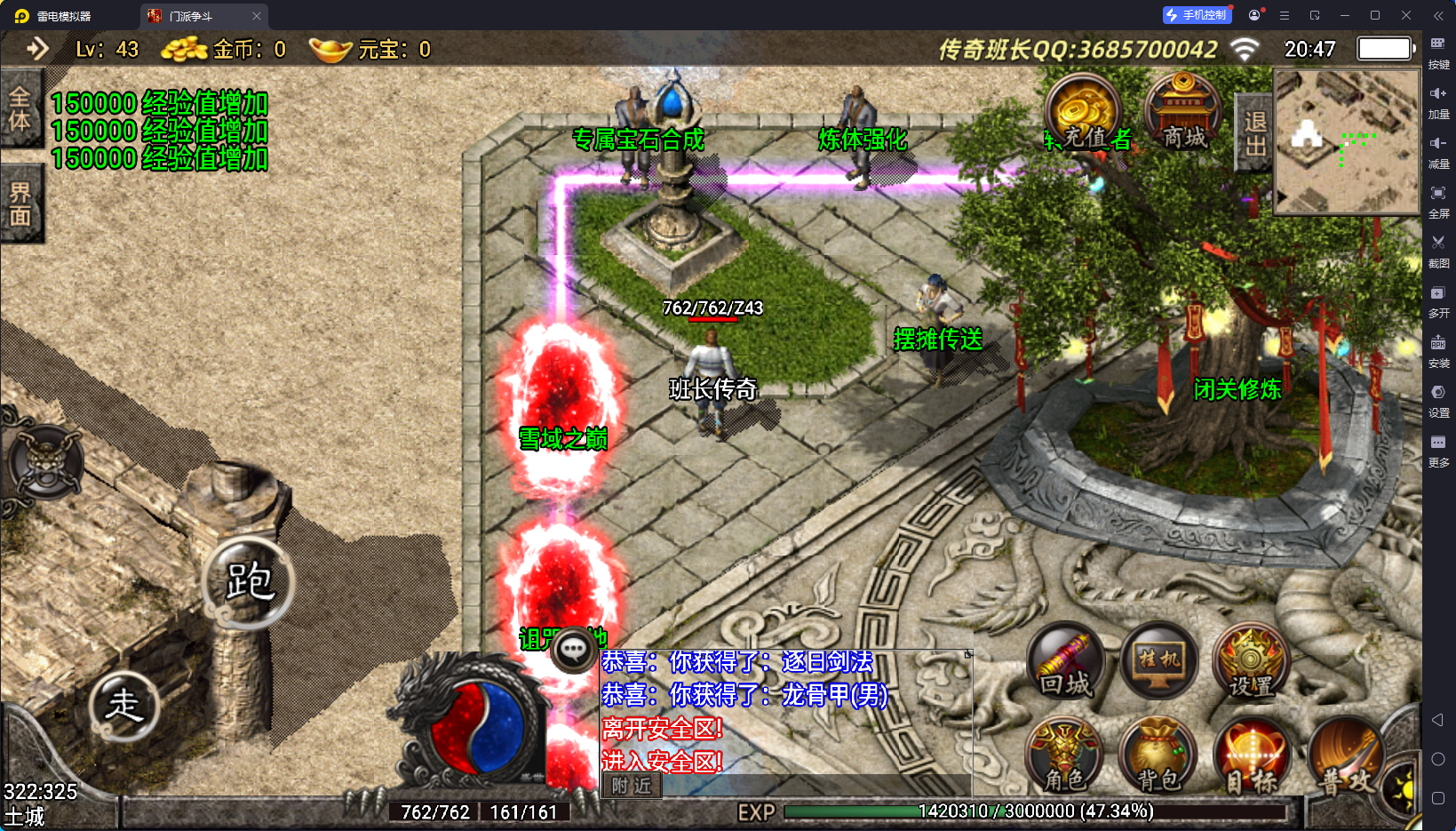Switch chat channel to 全体
The width and height of the screenshot is (1456, 831).
20,109
